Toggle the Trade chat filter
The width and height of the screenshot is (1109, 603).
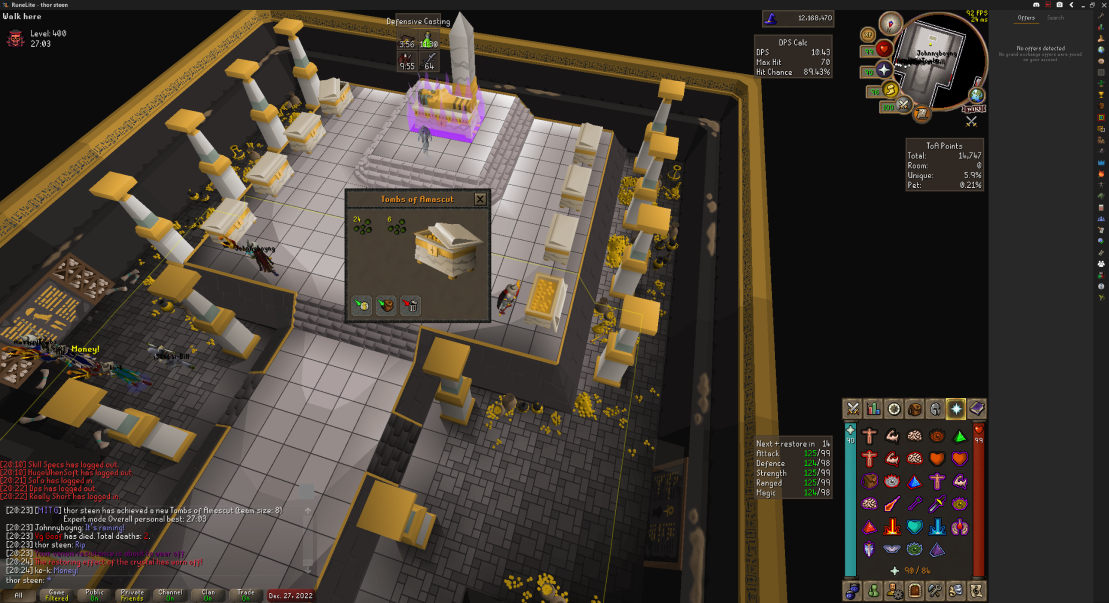(x=243, y=594)
